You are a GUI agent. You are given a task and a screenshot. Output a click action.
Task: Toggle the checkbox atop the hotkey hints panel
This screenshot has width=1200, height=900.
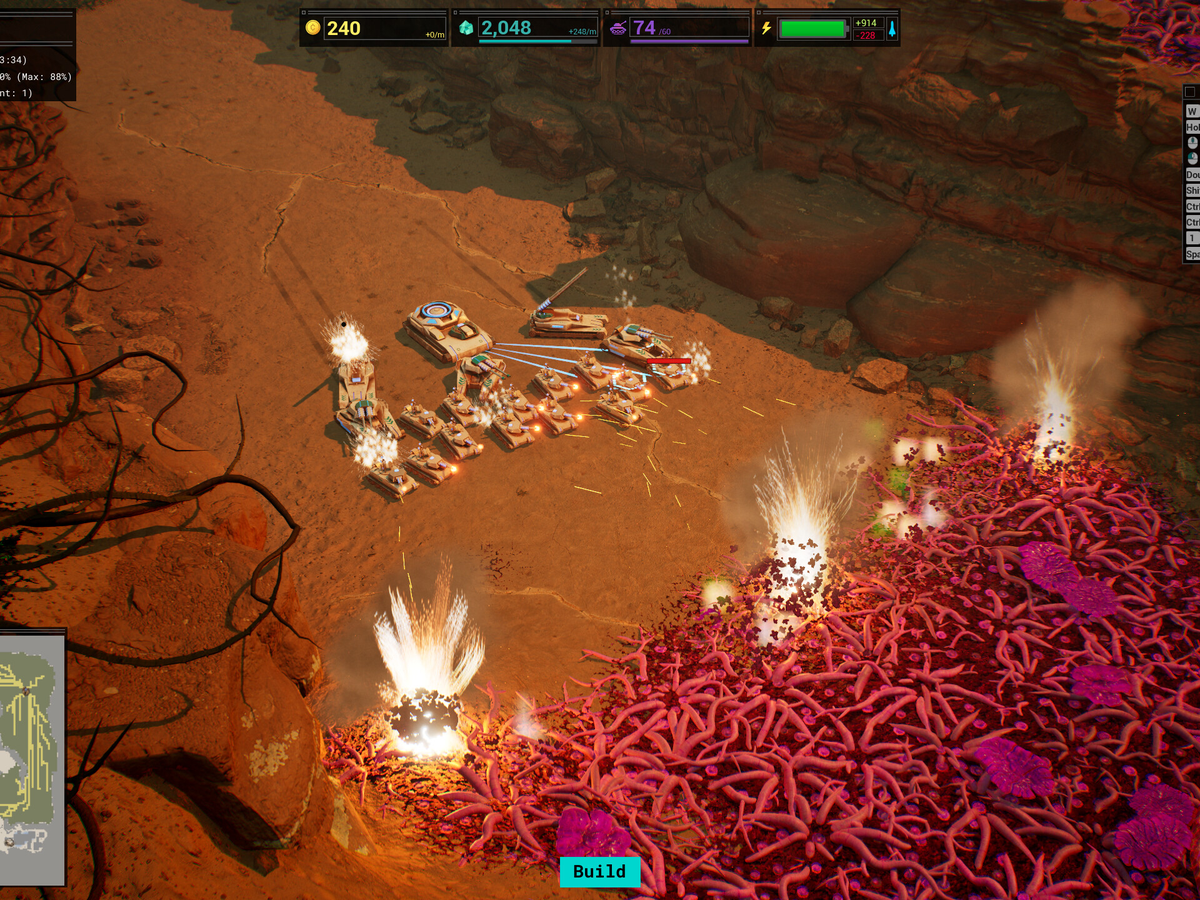point(1190,92)
